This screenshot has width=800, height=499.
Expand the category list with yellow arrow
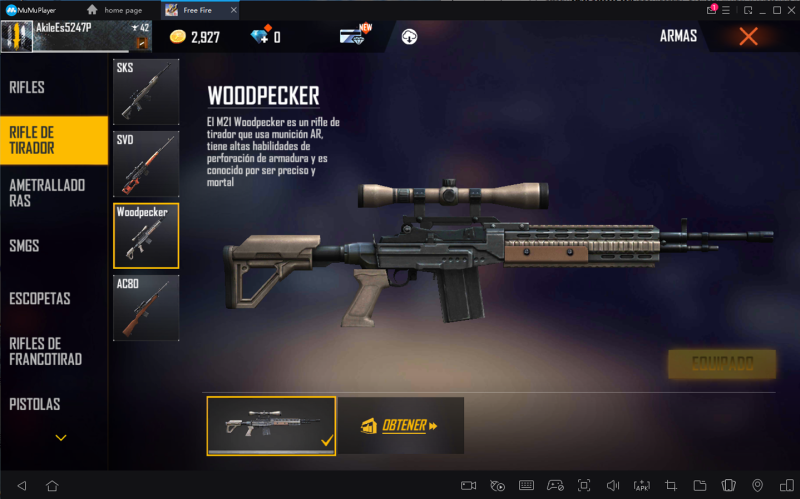61,437
